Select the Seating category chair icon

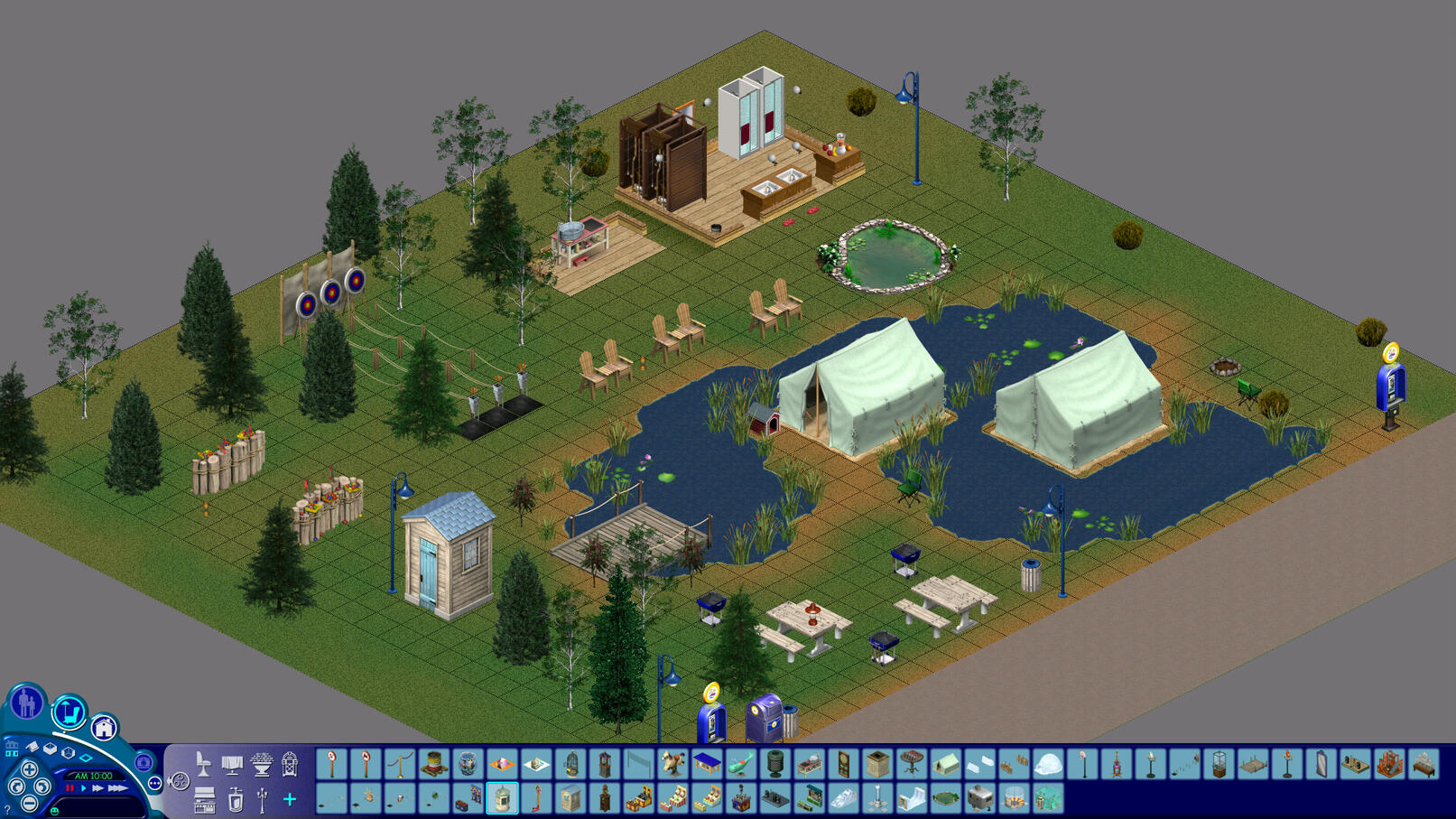pos(204,763)
